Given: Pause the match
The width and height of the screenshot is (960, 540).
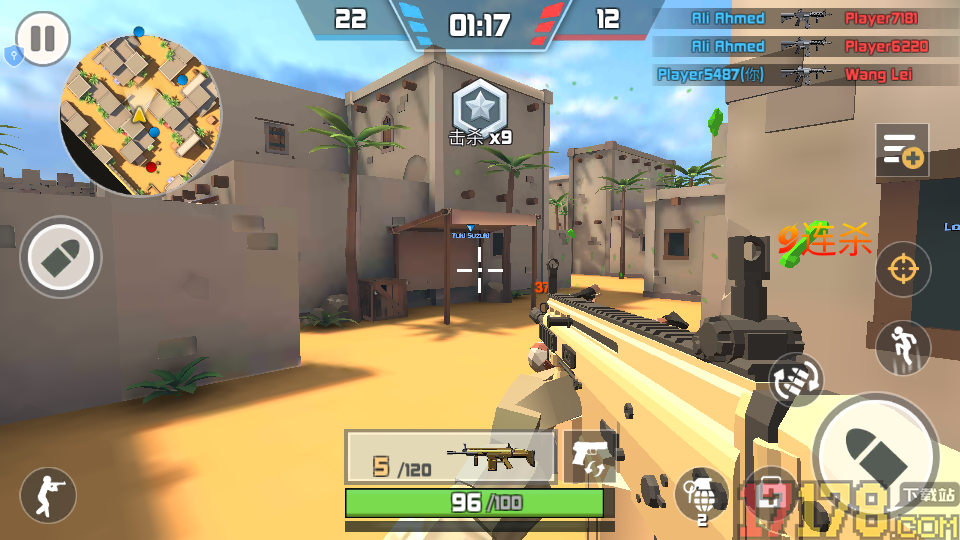Looking at the screenshot, I should (x=43, y=39).
